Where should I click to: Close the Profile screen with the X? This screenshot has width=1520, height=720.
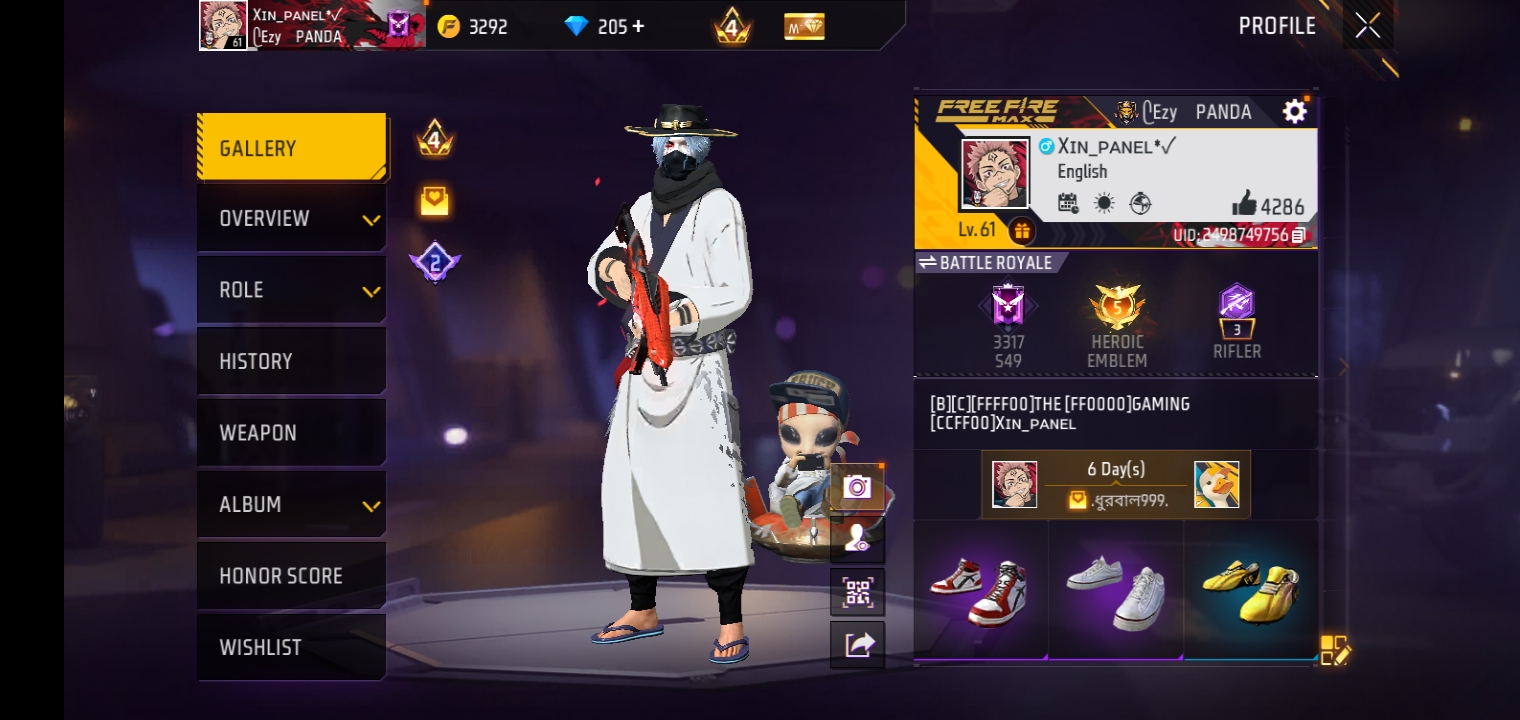coord(1367,26)
